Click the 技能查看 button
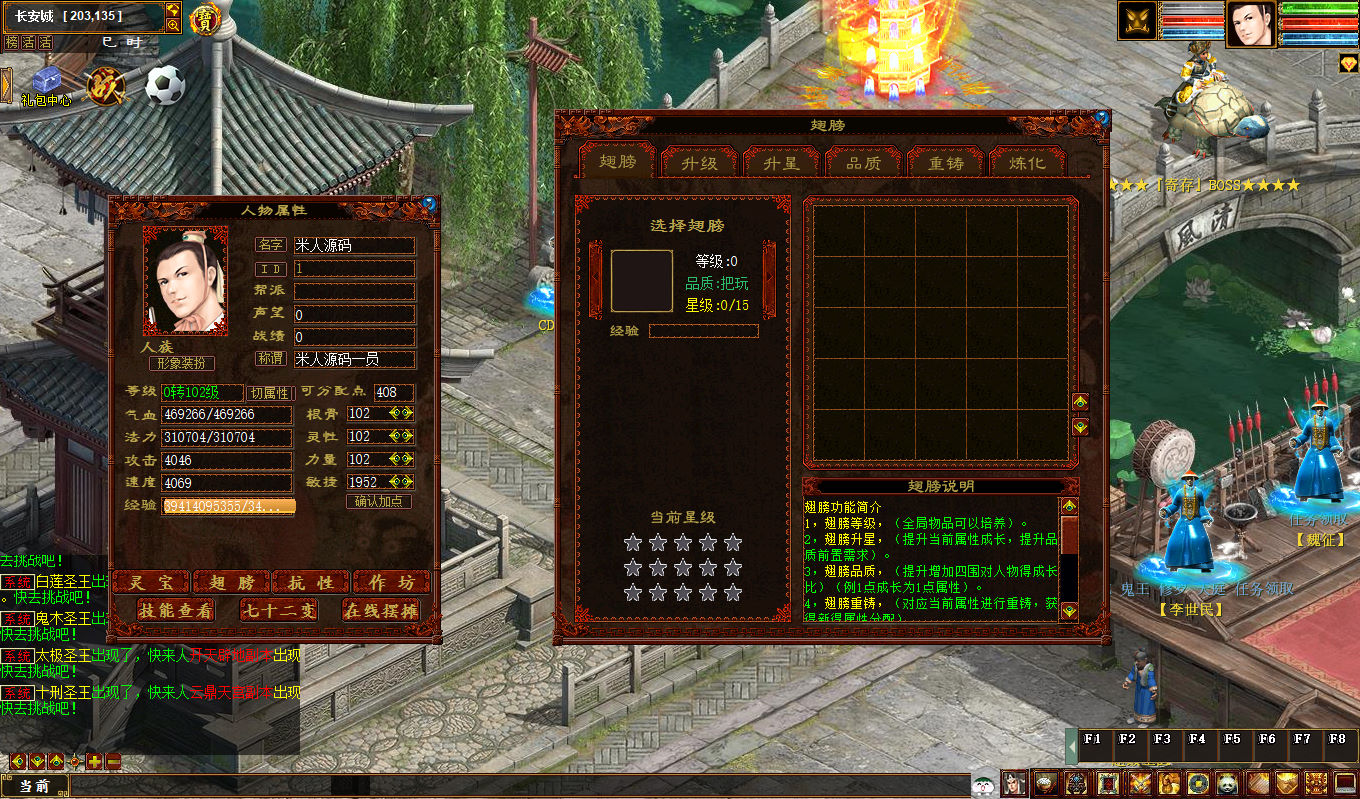 tap(176, 610)
